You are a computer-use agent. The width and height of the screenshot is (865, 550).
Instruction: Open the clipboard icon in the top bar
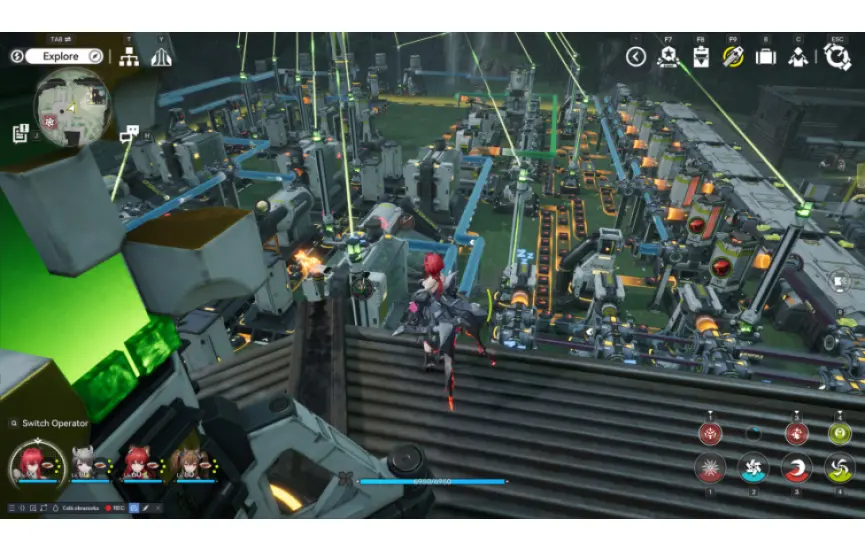[701, 56]
